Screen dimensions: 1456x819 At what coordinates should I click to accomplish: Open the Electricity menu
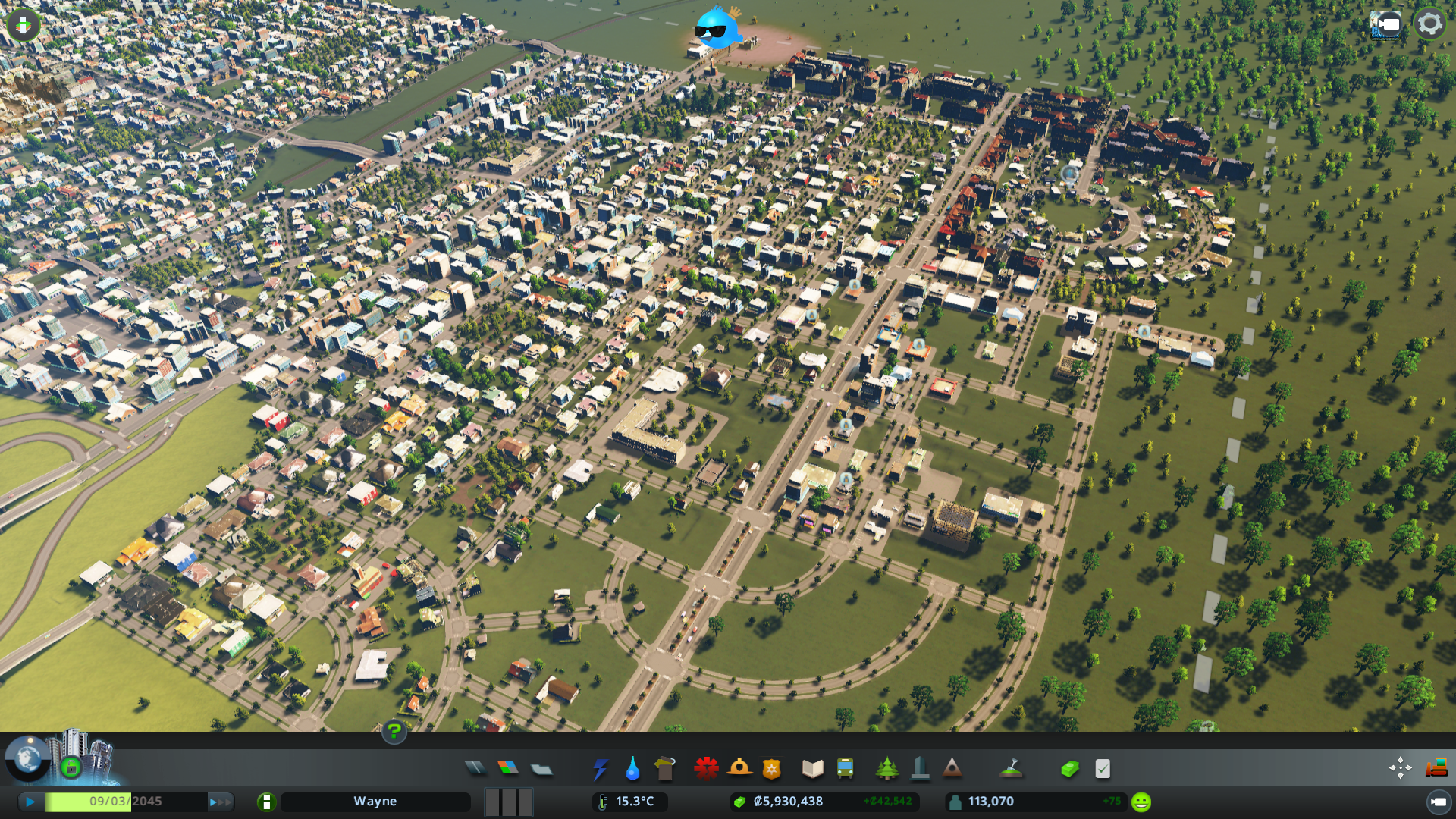point(600,768)
